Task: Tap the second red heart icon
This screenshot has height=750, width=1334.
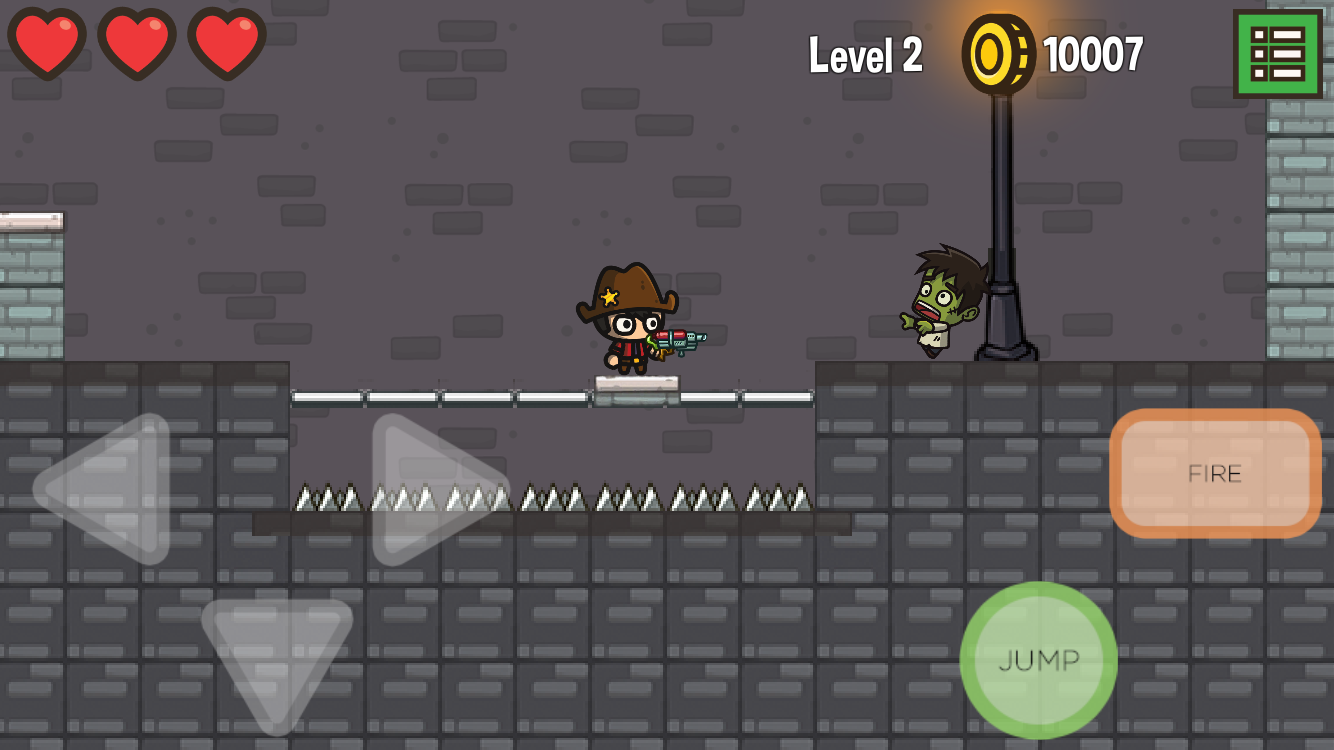Action: pos(138,44)
